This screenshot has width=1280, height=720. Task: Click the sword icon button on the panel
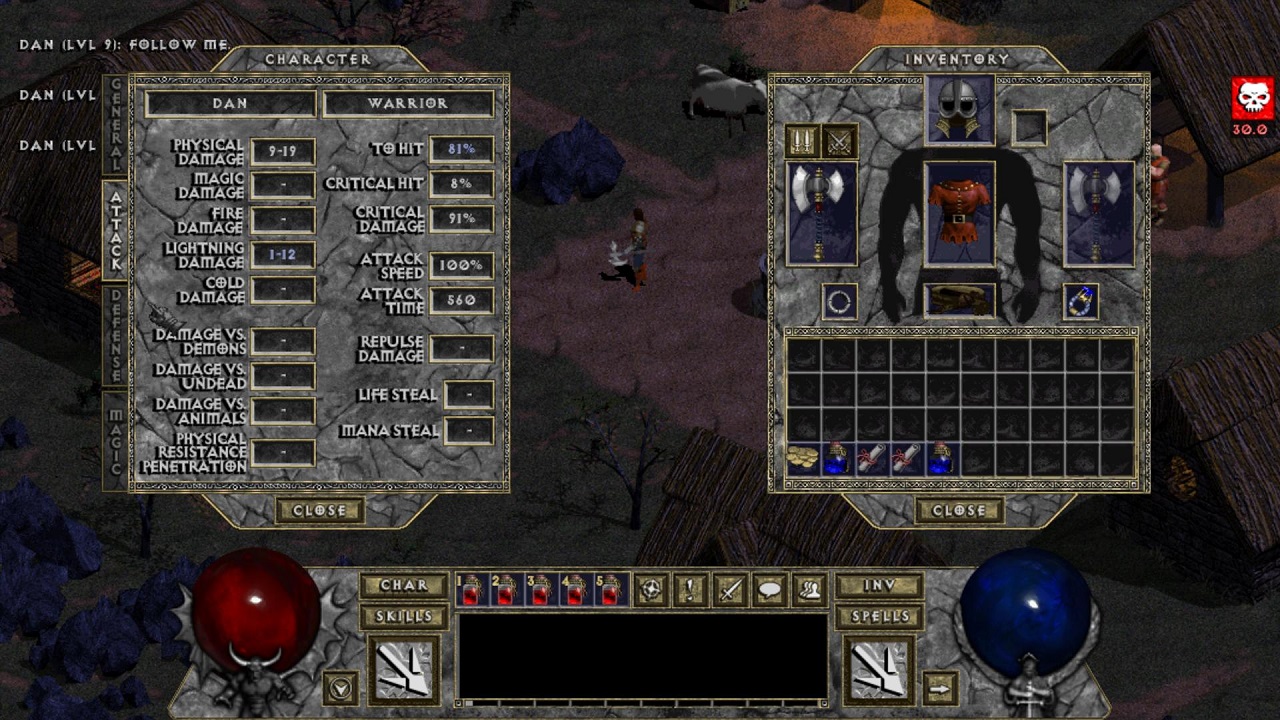tap(730, 590)
